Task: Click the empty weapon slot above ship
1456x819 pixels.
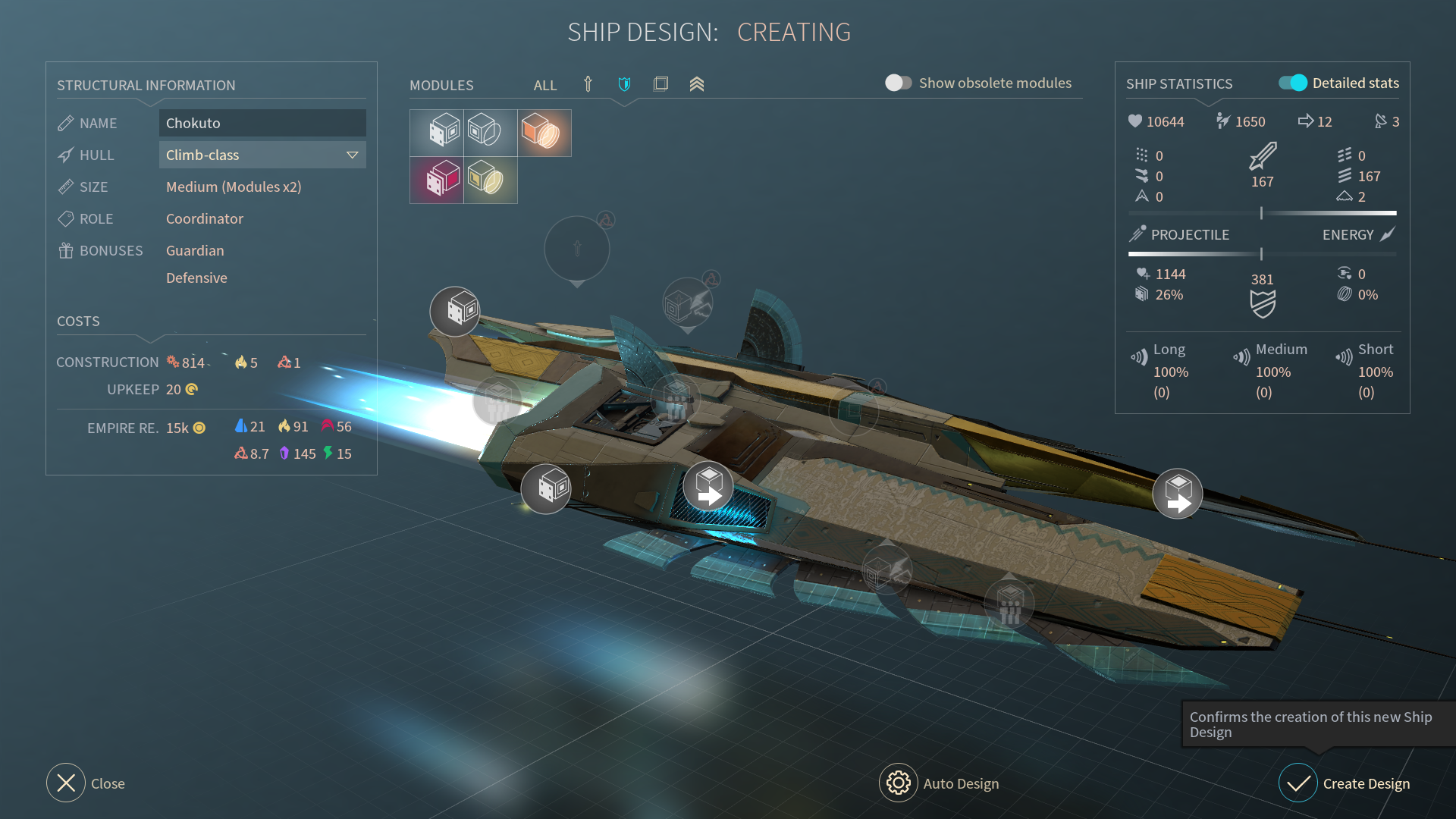Action: pos(577,249)
